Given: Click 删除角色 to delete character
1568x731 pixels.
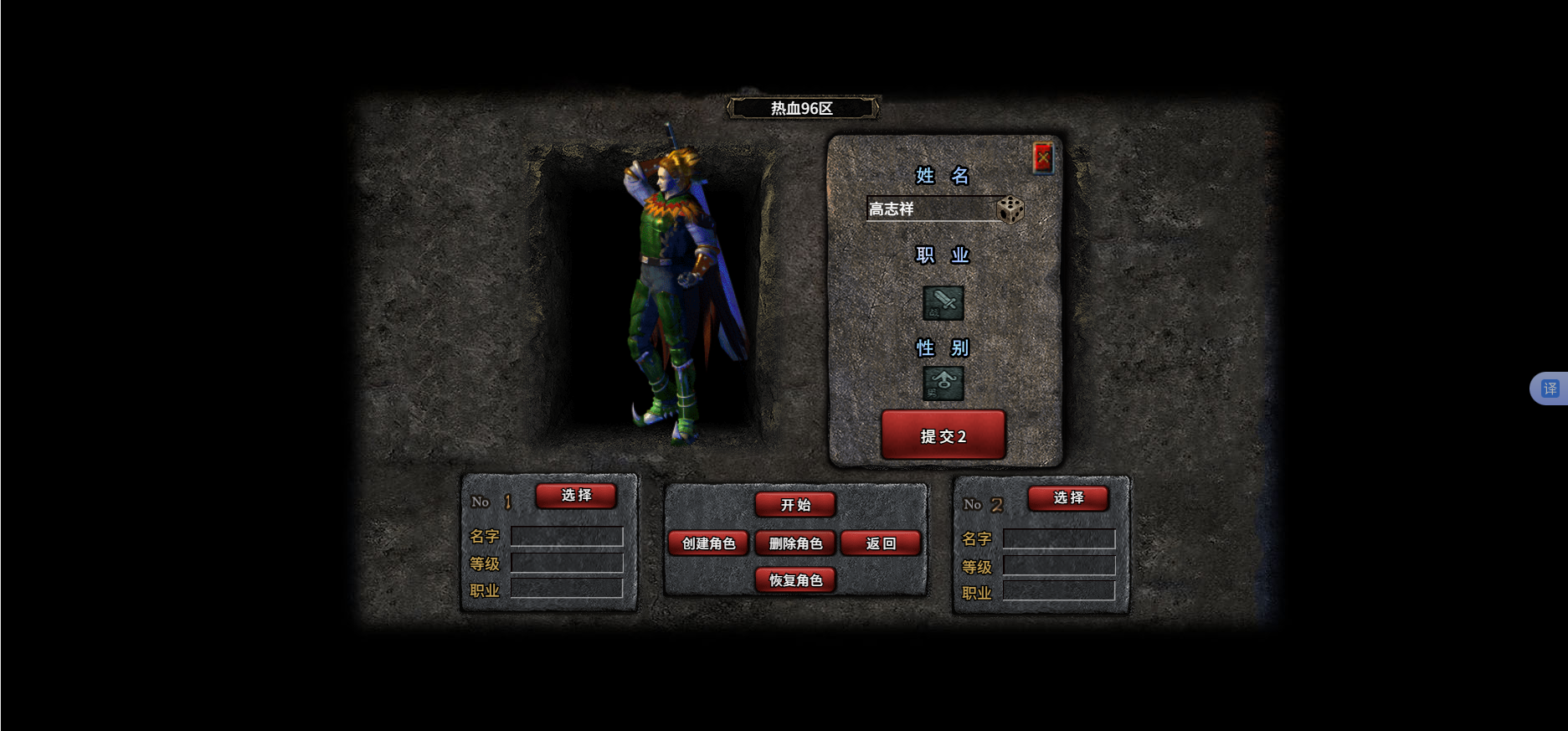Looking at the screenshot, I should (795, 543).
